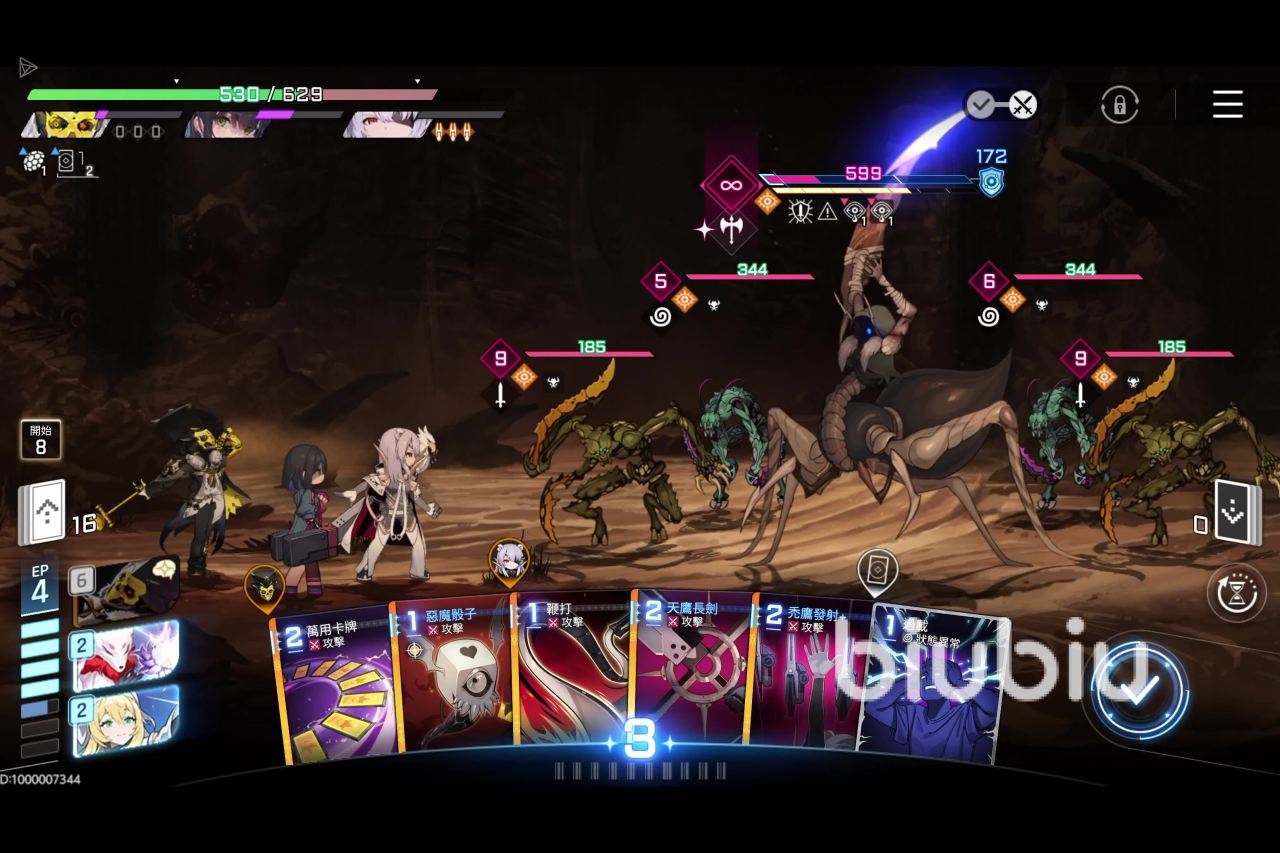Image resolution: width=1280 pixels, height=853 pixels.
Task: View the boss shield icon
Action: [991, 181]
